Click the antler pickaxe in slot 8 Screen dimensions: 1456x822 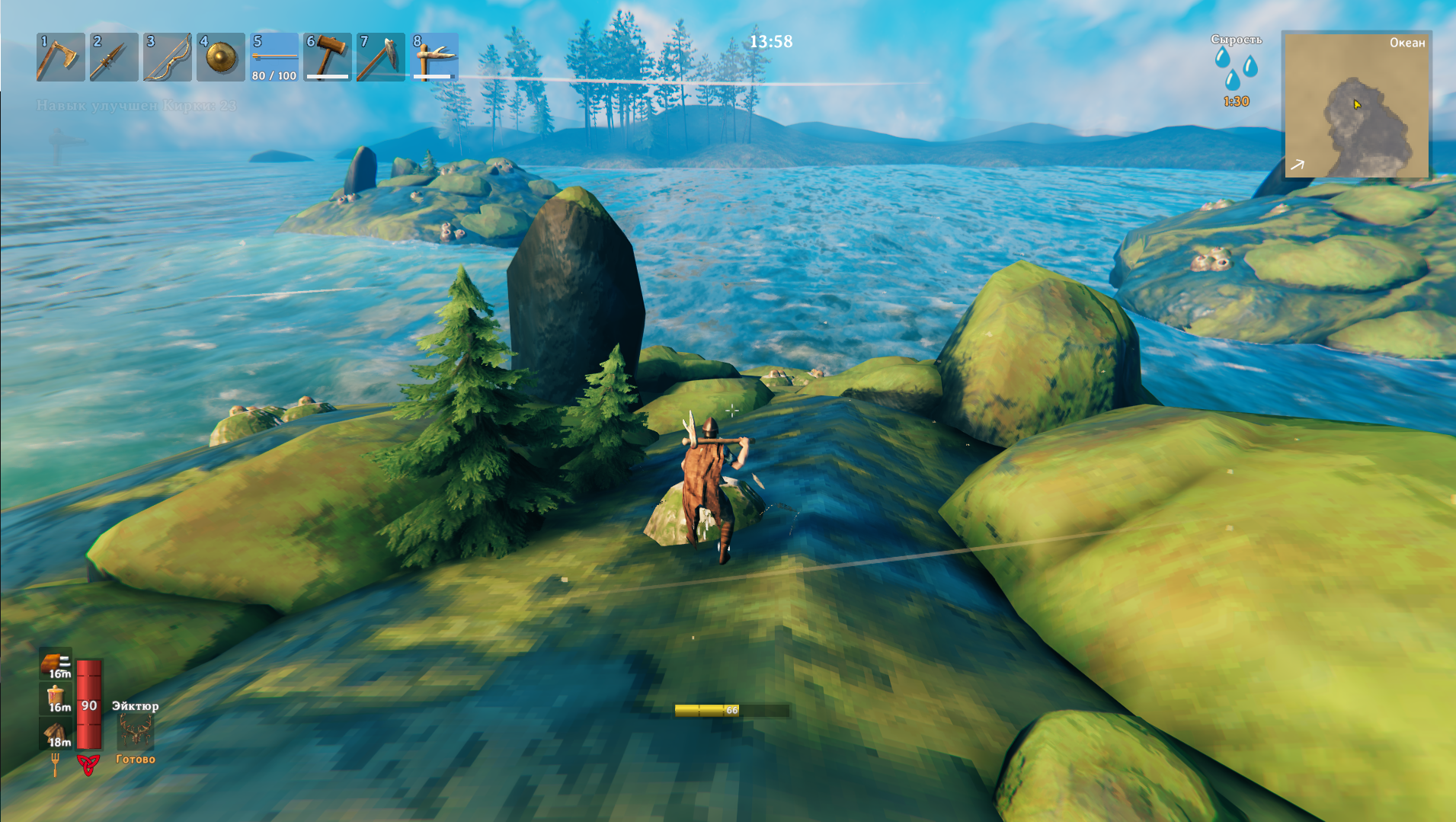point(434,57)
